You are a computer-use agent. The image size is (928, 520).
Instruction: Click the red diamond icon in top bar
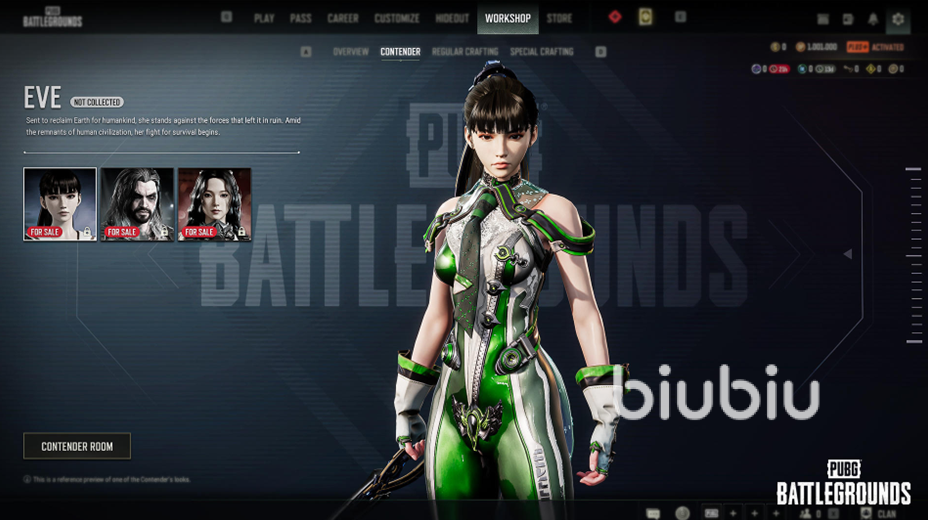615,17
